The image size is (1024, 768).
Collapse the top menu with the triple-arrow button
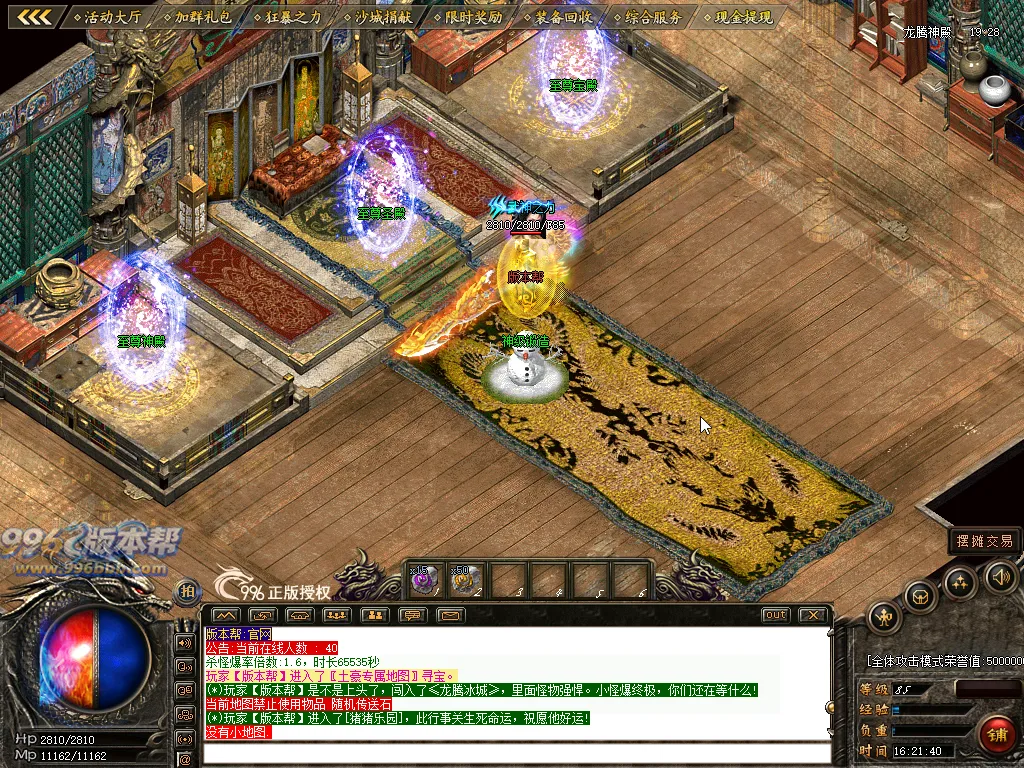(x=33, y=17)
